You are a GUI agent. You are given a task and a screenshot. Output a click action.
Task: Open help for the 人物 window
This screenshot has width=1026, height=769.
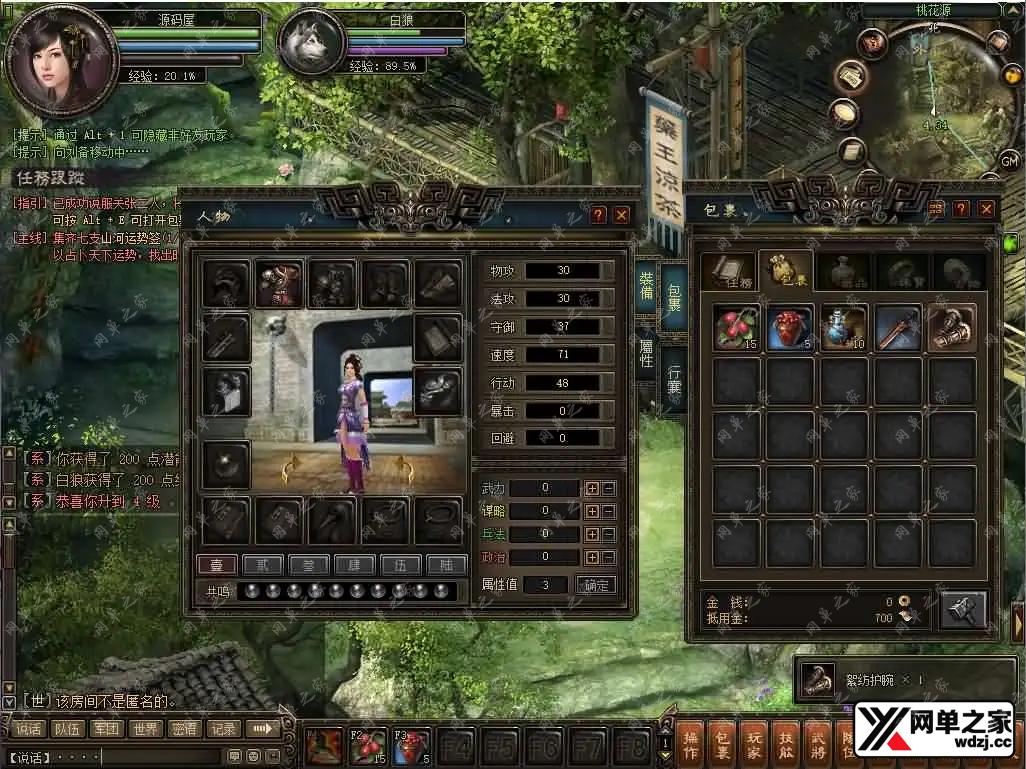pyautogui.click(x=598, y=214)
